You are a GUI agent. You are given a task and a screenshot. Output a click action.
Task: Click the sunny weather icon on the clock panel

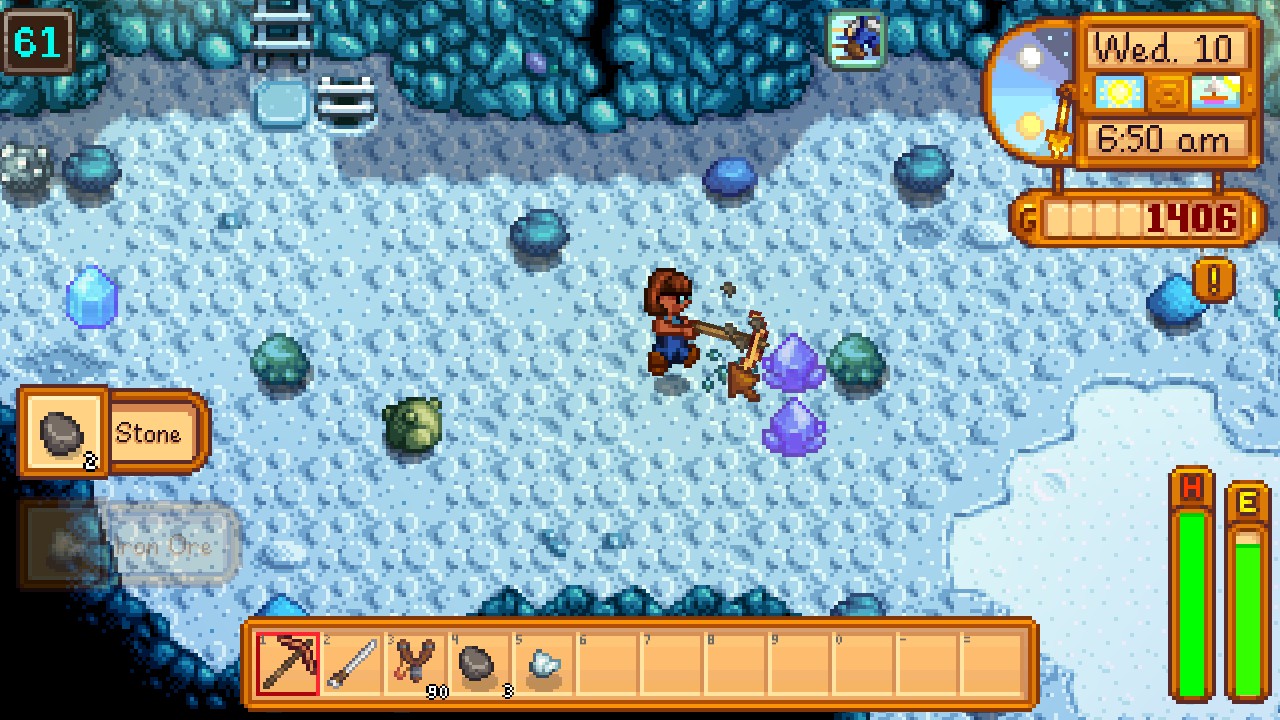coord(1119,92)
